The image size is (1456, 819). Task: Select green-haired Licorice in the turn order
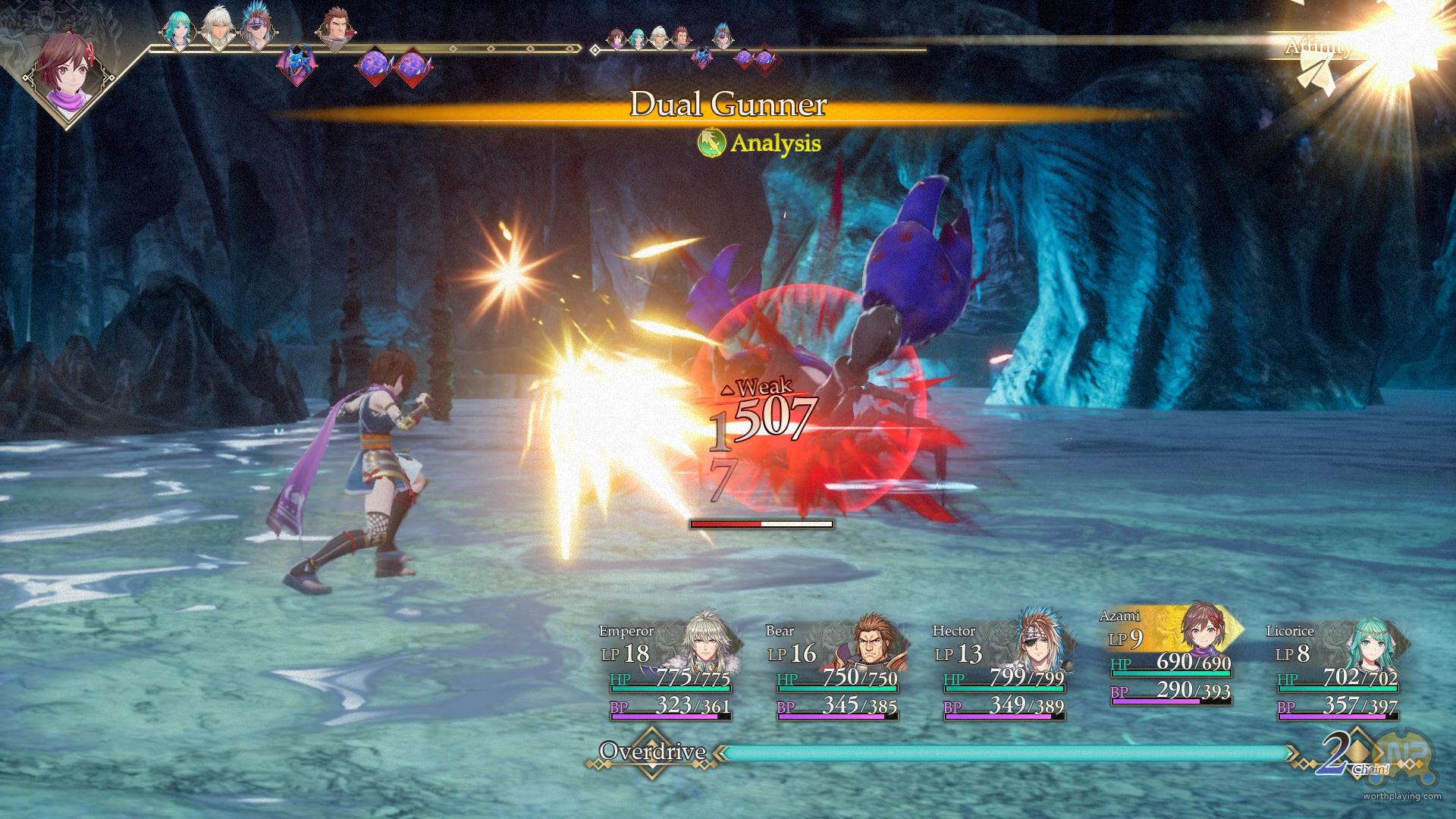(x=179, y=30)
